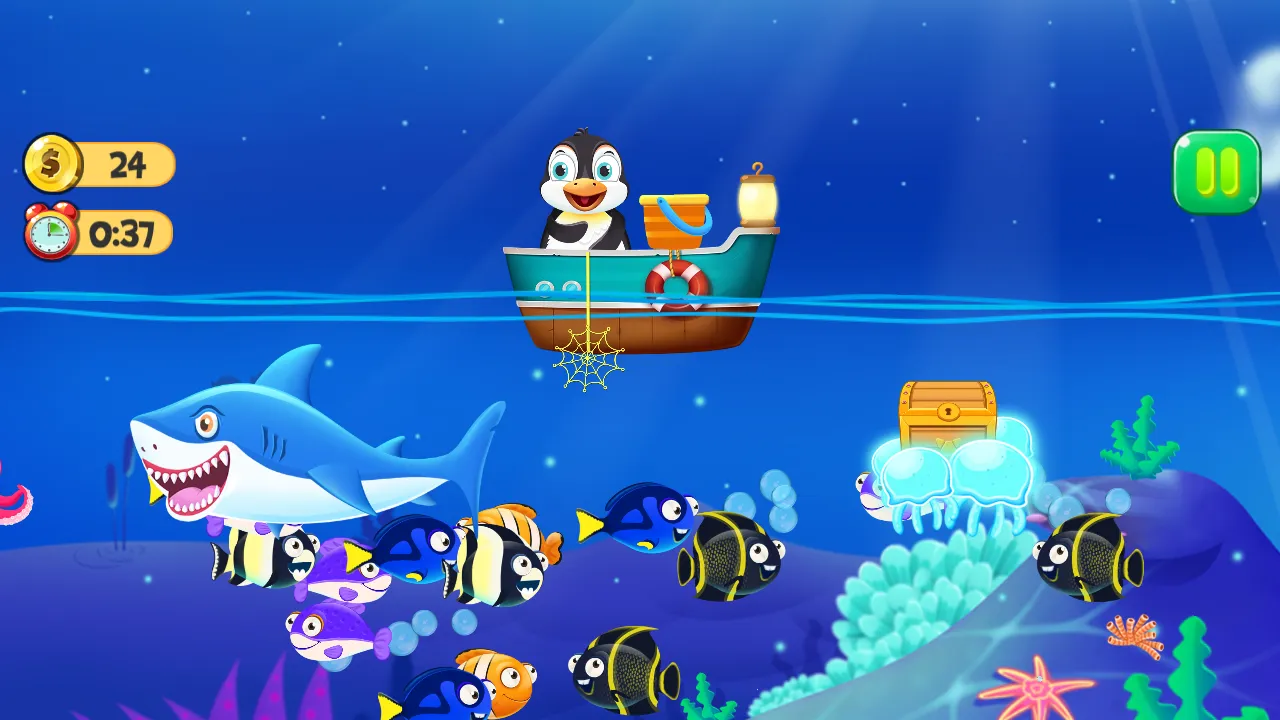Click the dollar sign inside the coin
Screen dimensions: 1280x720
click(x=52, y=164)
